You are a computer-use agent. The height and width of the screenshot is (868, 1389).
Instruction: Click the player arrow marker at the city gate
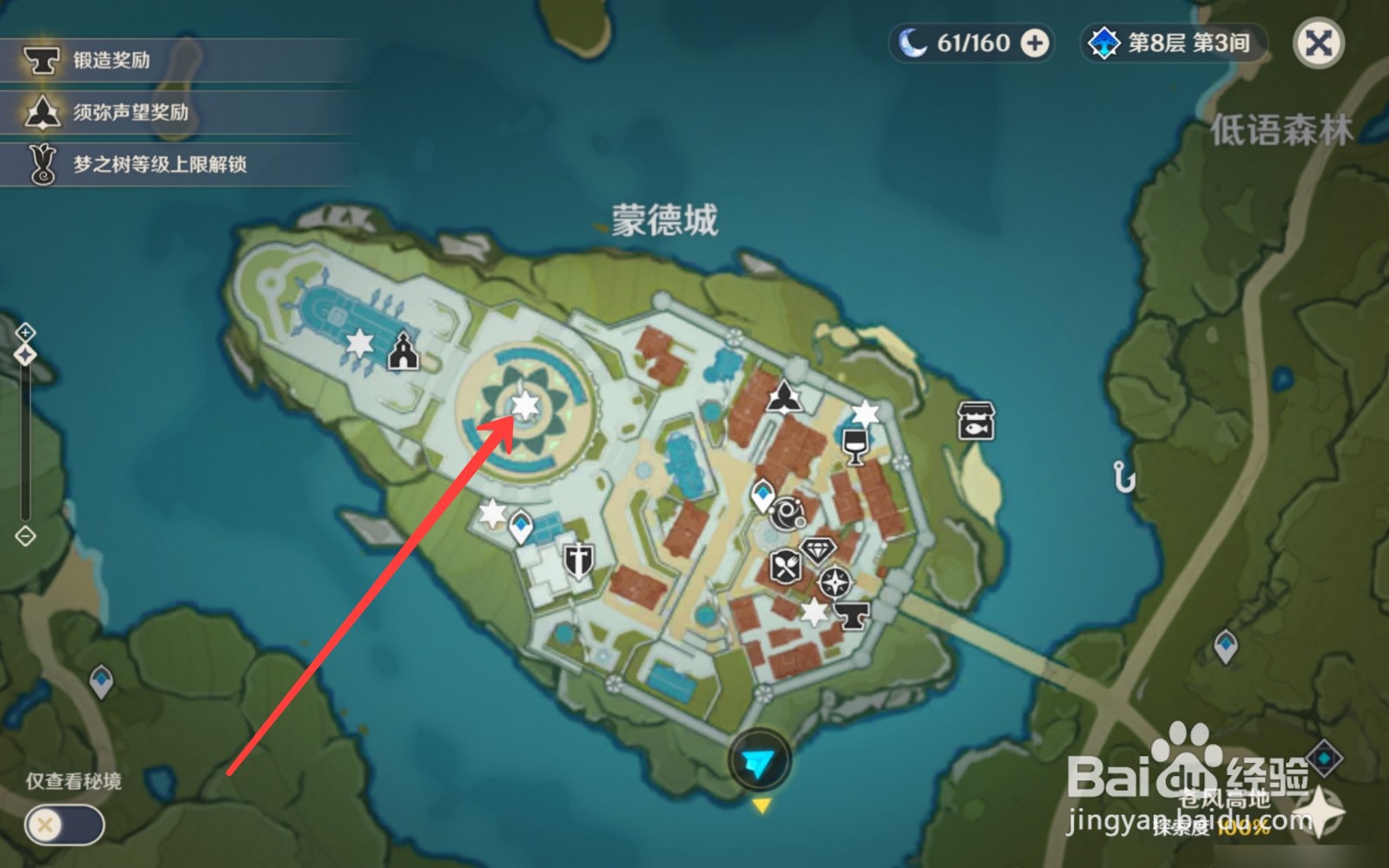(x=760, y=758)
